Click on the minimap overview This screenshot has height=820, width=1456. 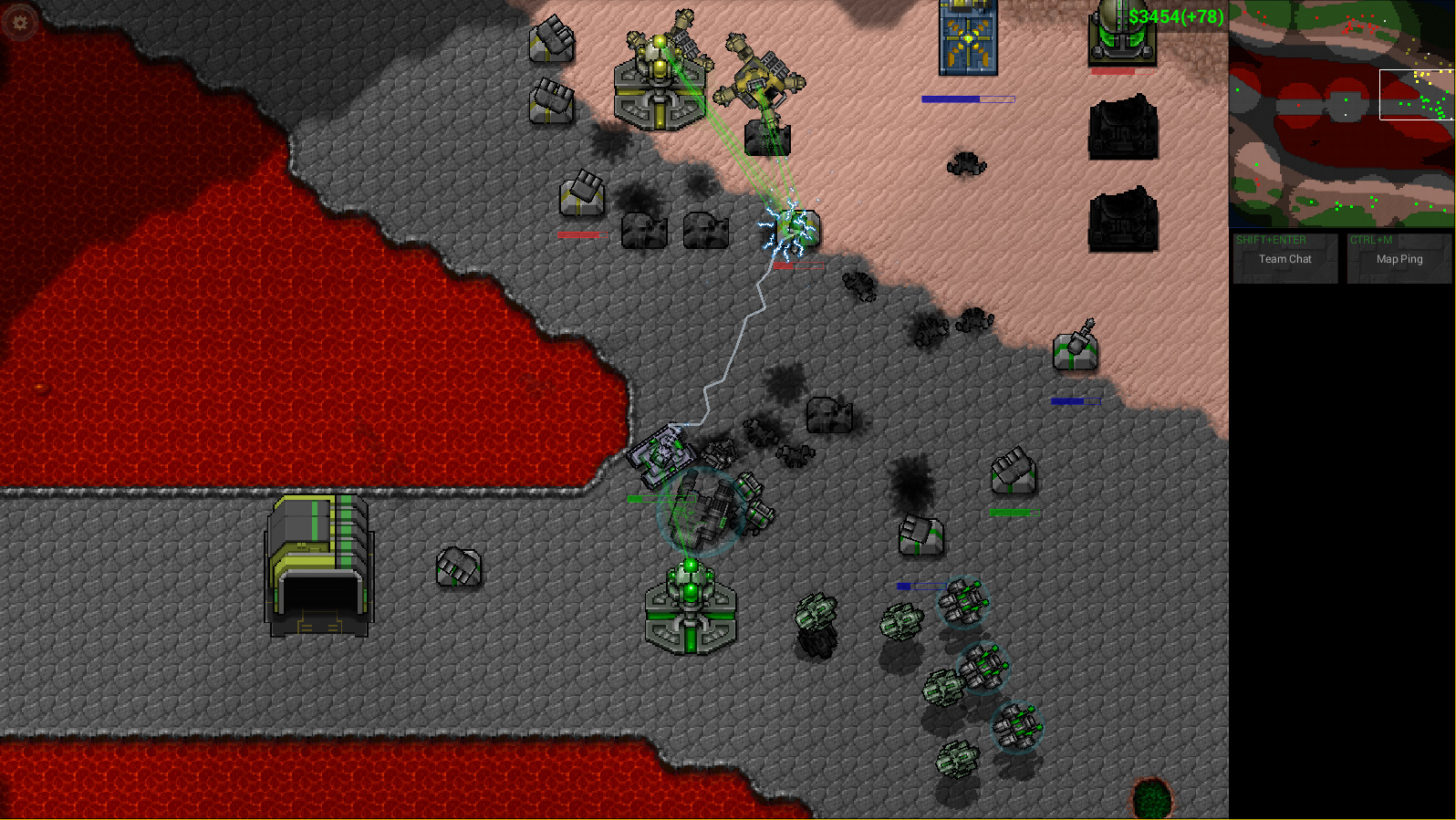coord(1341,114)
